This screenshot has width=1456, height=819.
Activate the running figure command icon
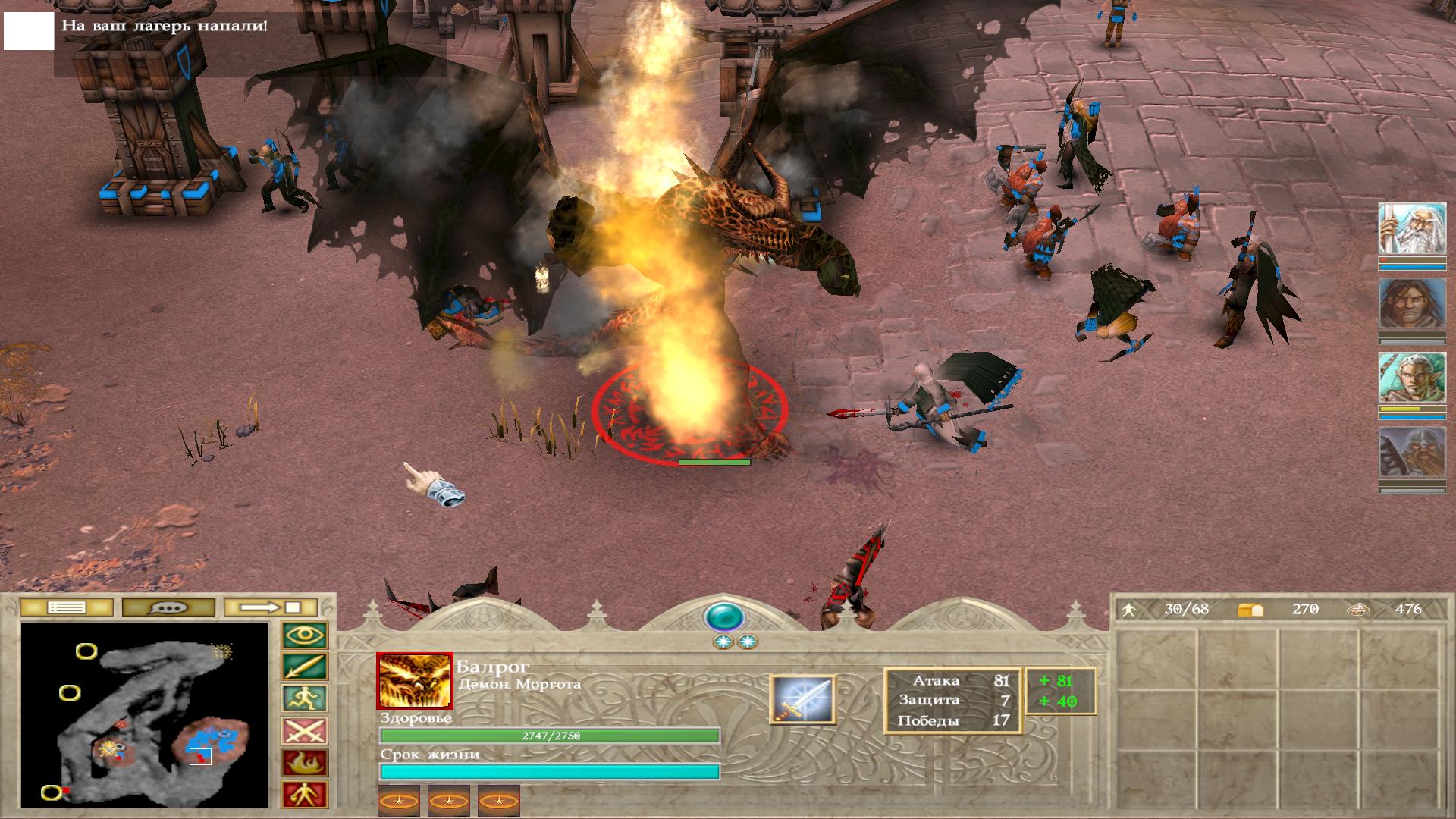(x=305, y=699)
